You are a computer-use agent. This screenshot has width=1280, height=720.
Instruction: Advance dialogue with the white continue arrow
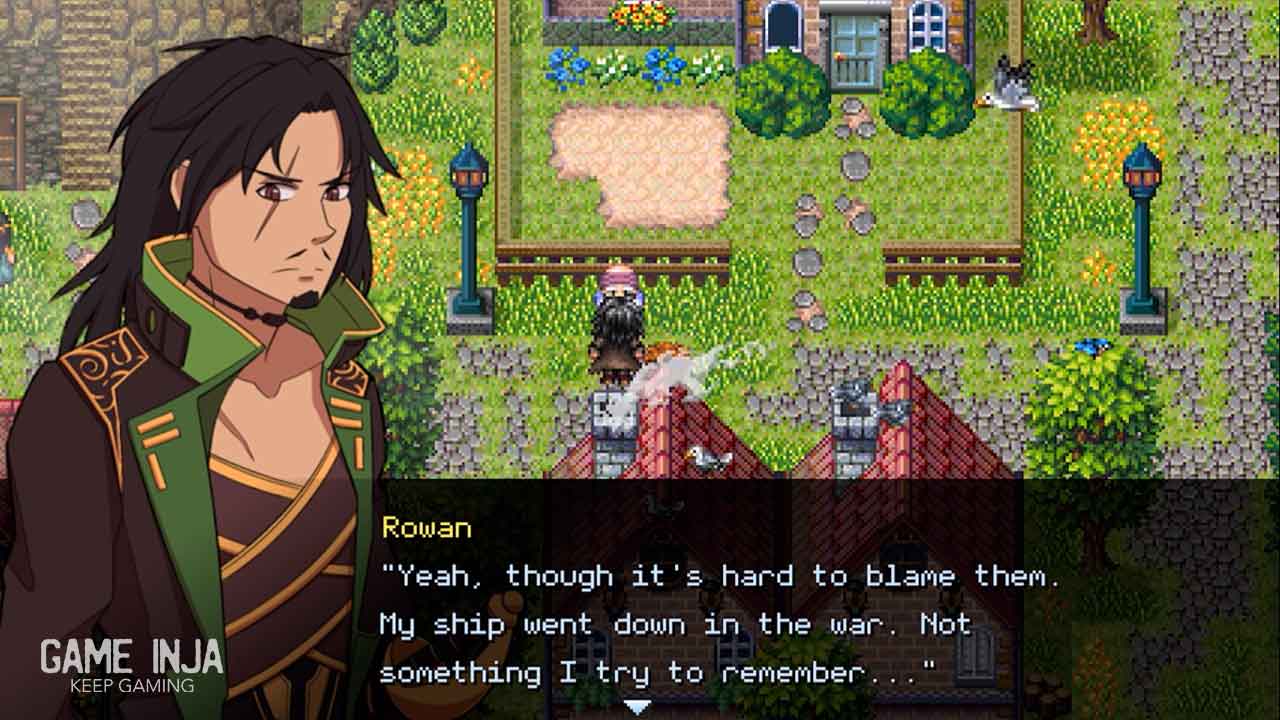pyautogui.click(x=637, y=707)
